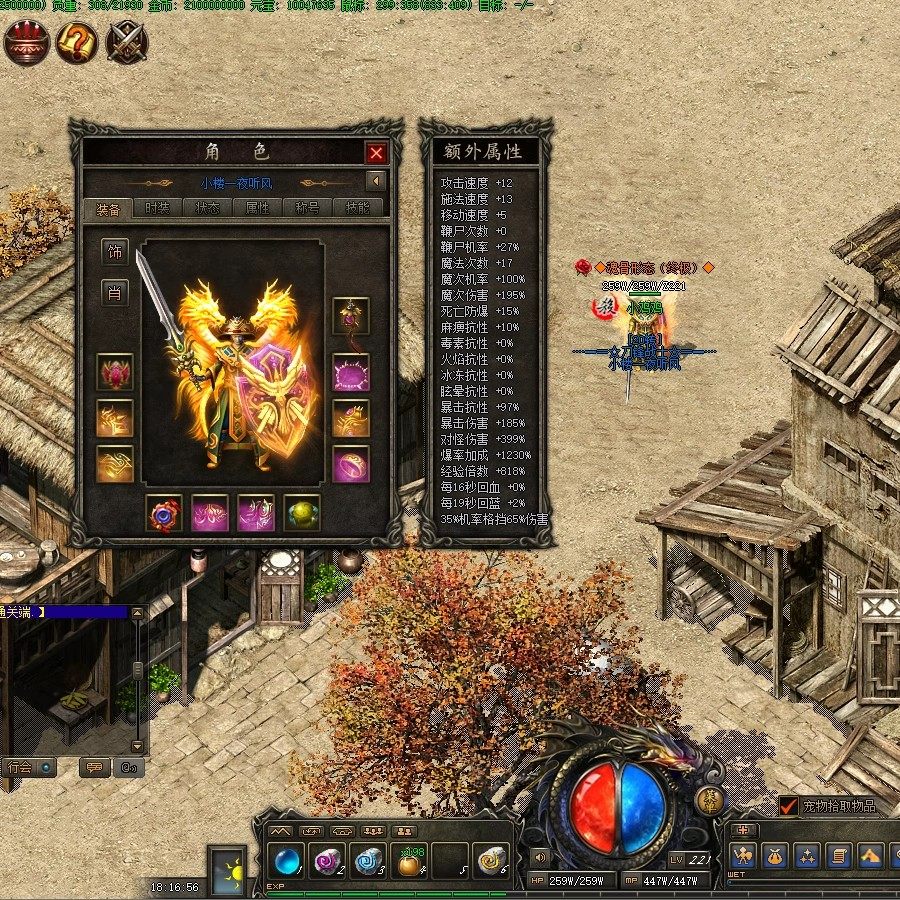Click the amulet necklace equipment slot
The height and width of the screenshot is (900, 900).
[351, 316]
